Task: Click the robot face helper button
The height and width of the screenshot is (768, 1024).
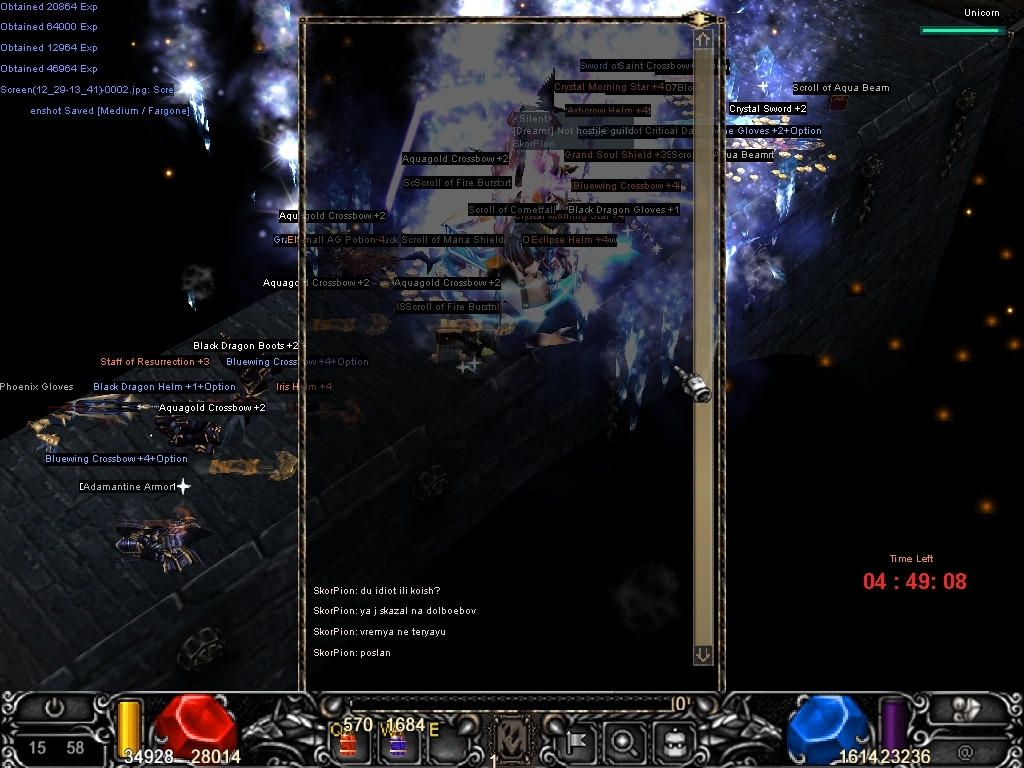Action: (x=675, y=741)
